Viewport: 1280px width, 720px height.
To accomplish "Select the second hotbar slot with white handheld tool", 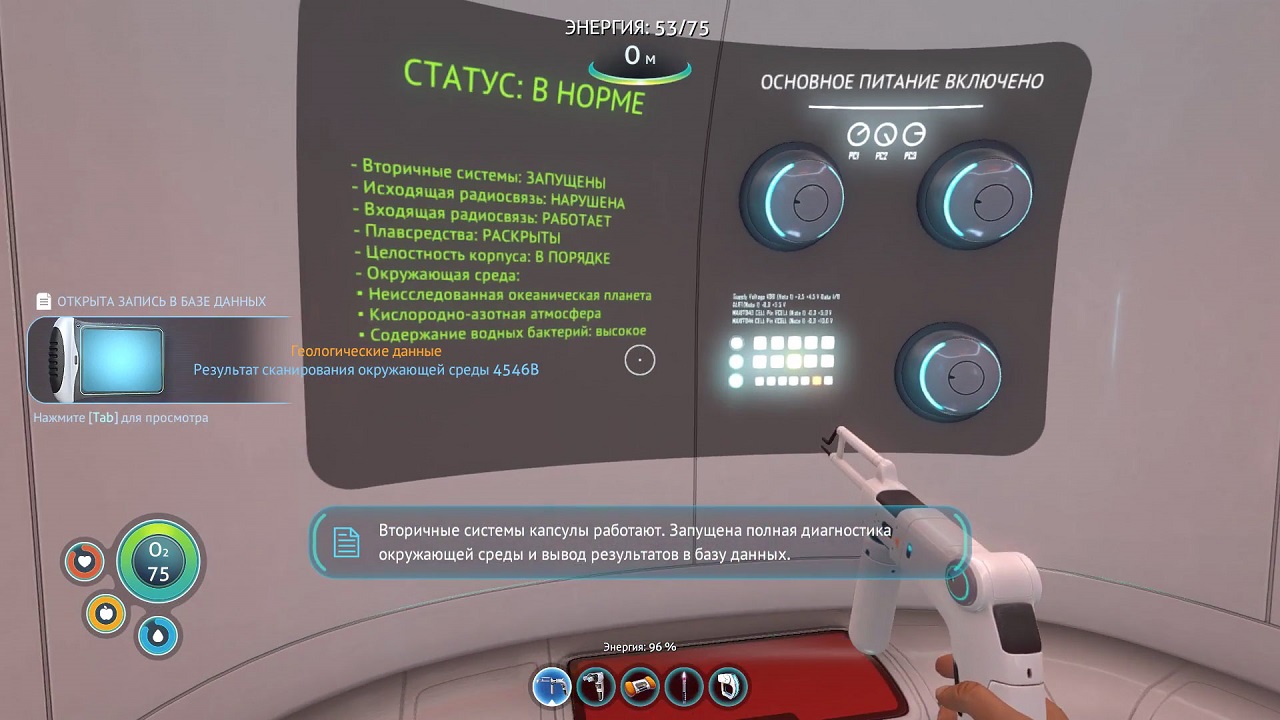I will 596,687.
